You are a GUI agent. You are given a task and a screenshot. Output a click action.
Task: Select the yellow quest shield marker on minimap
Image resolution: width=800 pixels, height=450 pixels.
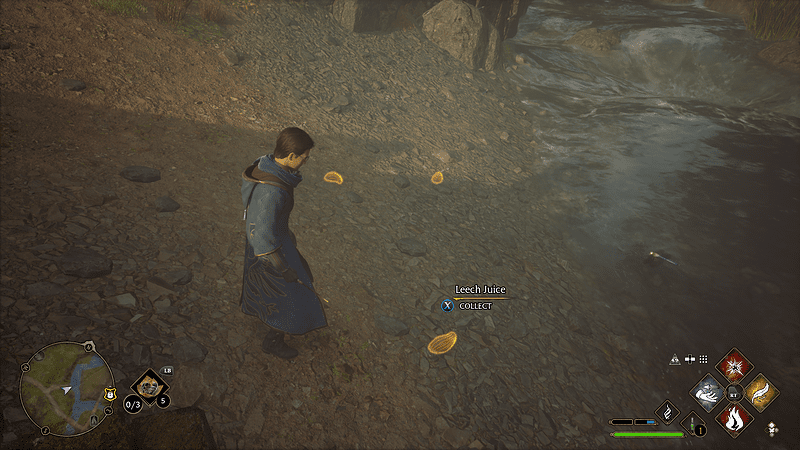click(109, 393)
